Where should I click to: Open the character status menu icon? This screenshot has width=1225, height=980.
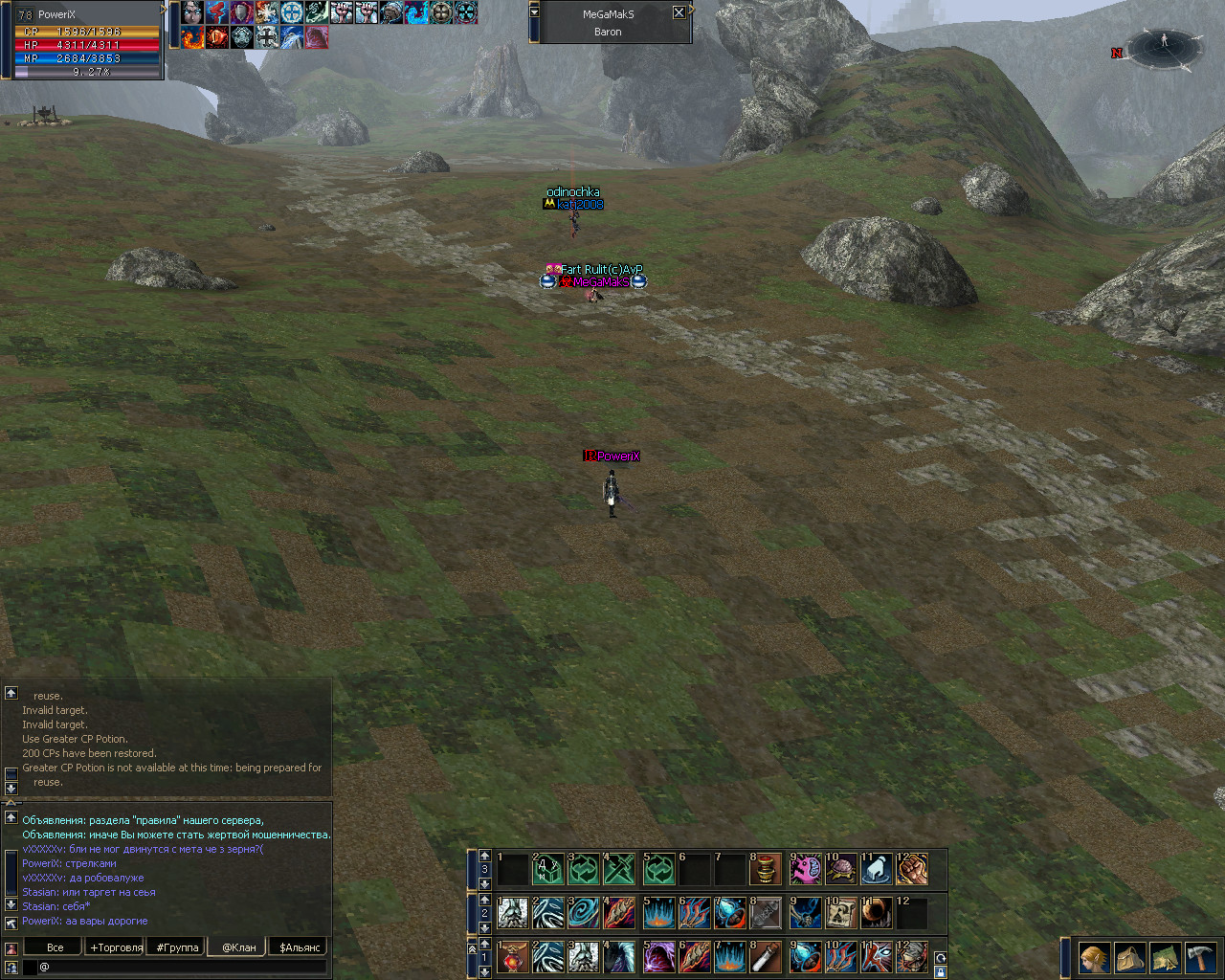coord(1095,957)
